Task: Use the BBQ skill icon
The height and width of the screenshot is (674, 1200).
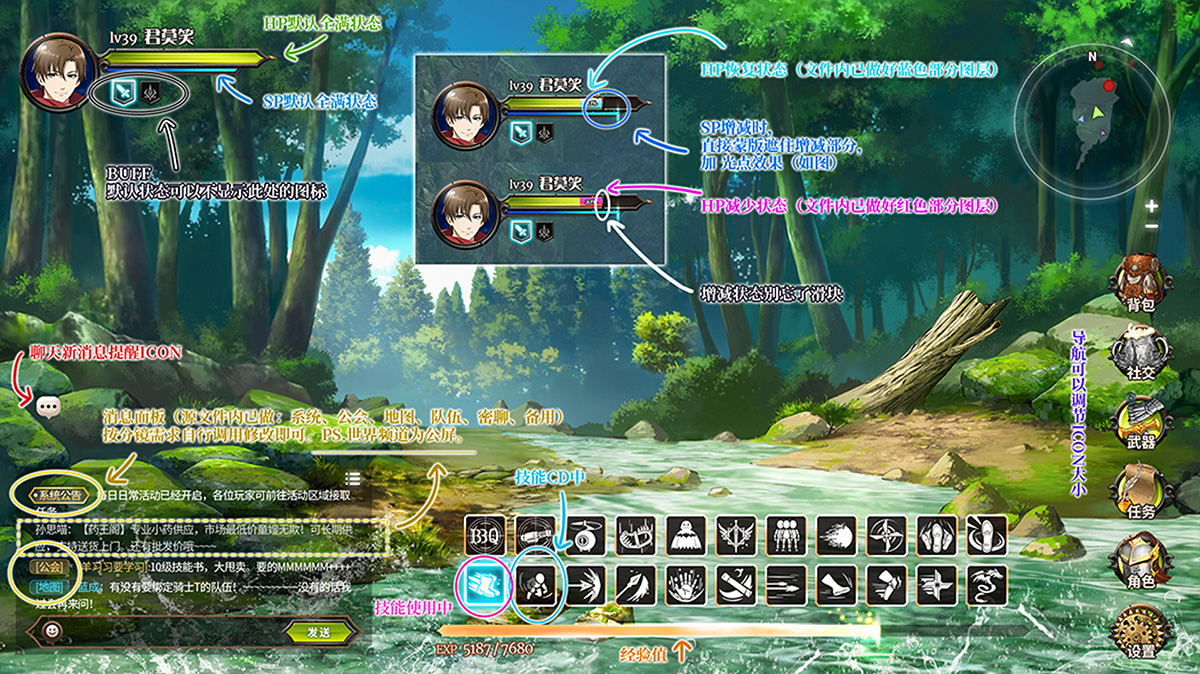Action: [x=485, y=534]
